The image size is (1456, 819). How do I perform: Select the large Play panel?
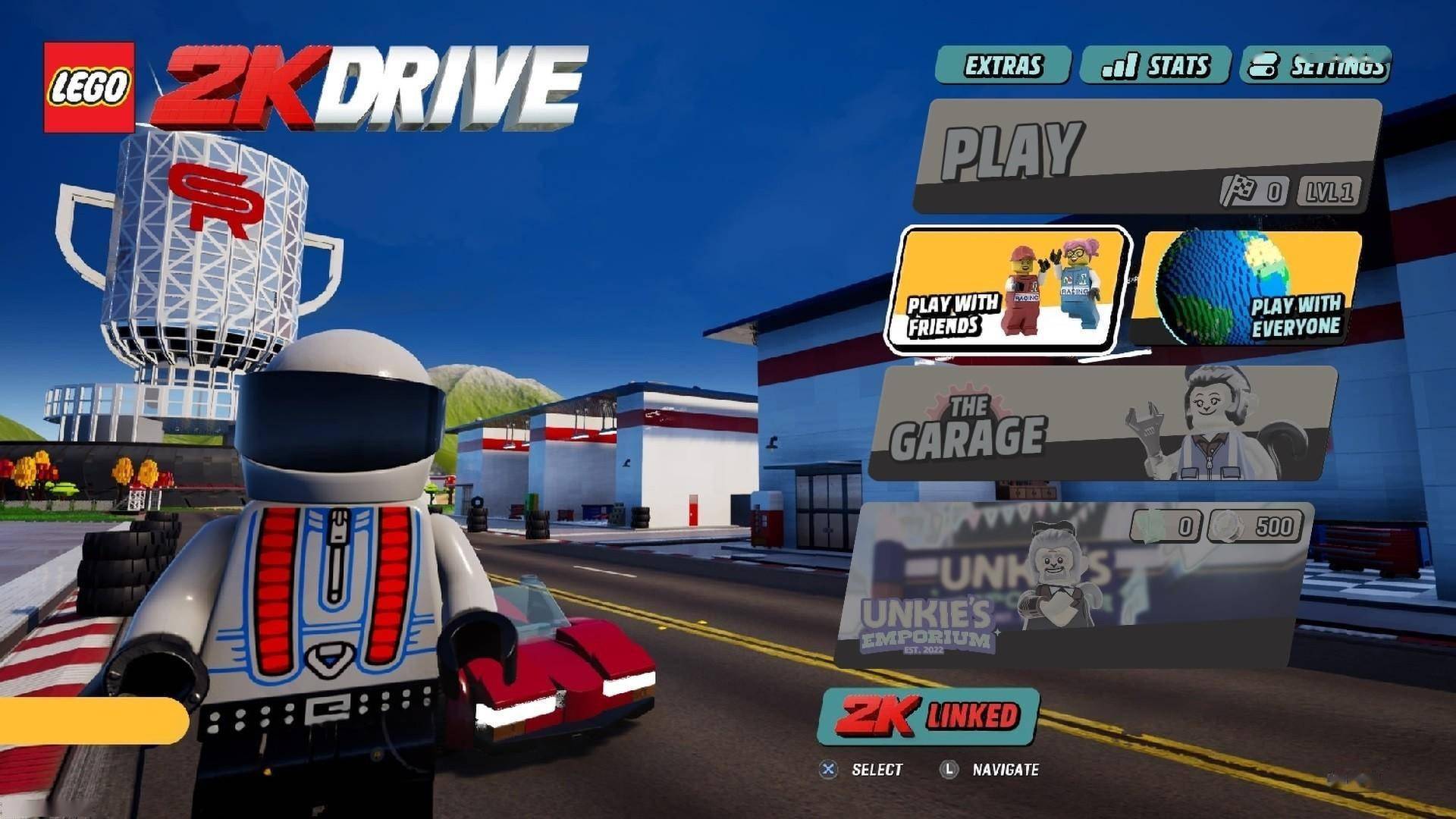click(x=1145, y=155)
